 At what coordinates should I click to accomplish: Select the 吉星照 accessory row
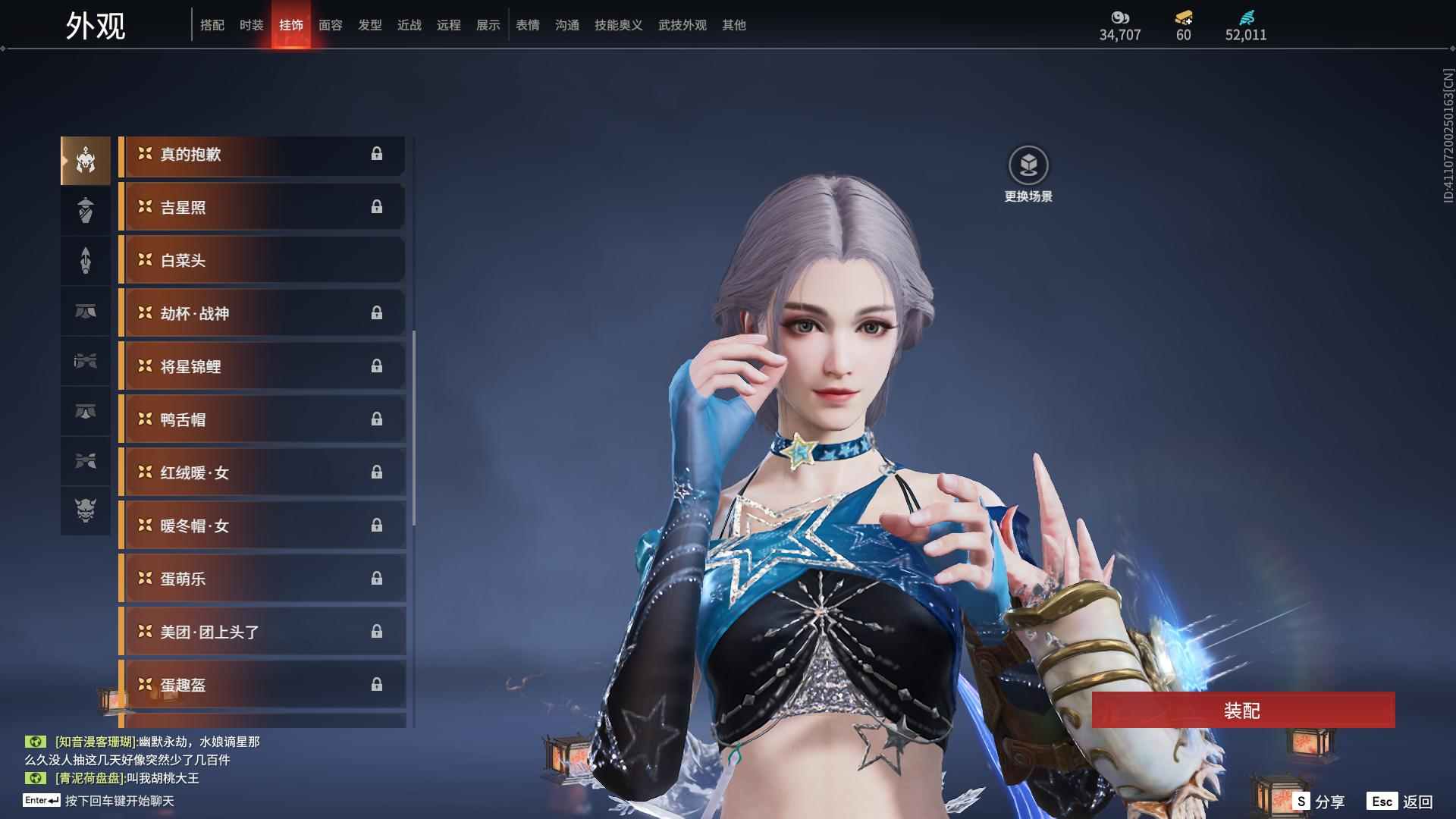coord(262,207)
